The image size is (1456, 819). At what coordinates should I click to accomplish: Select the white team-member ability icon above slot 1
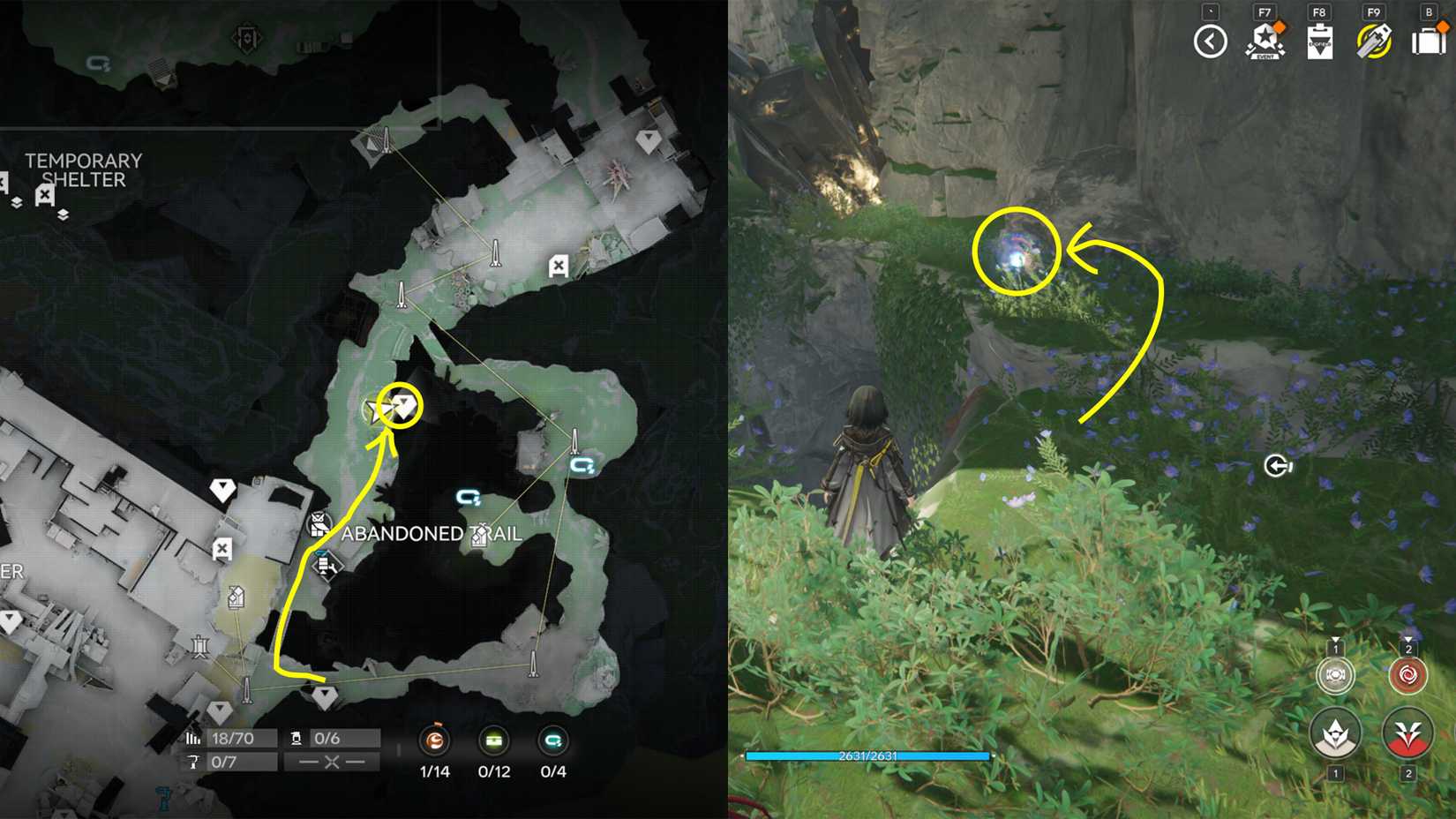point(1335,675)
